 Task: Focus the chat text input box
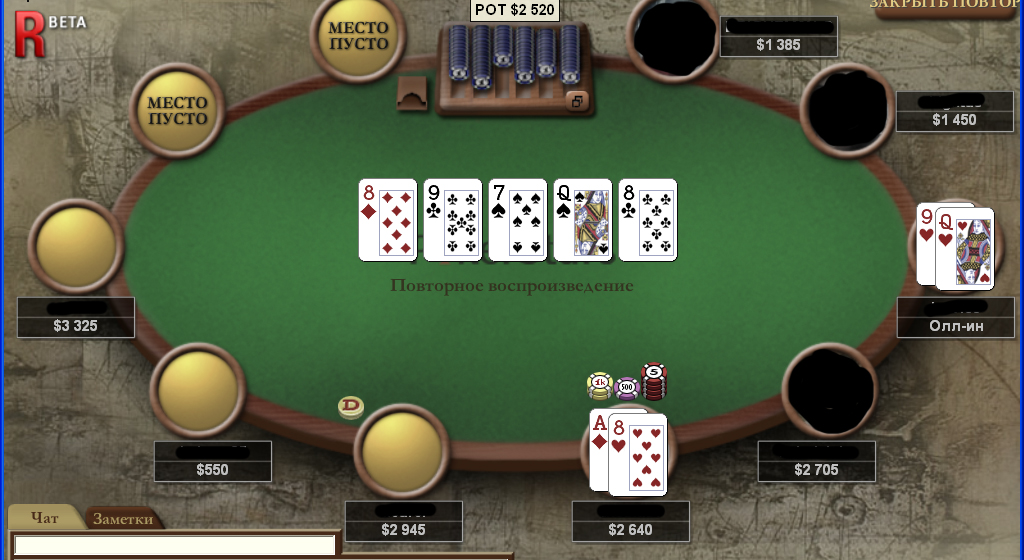pos(174,545)
